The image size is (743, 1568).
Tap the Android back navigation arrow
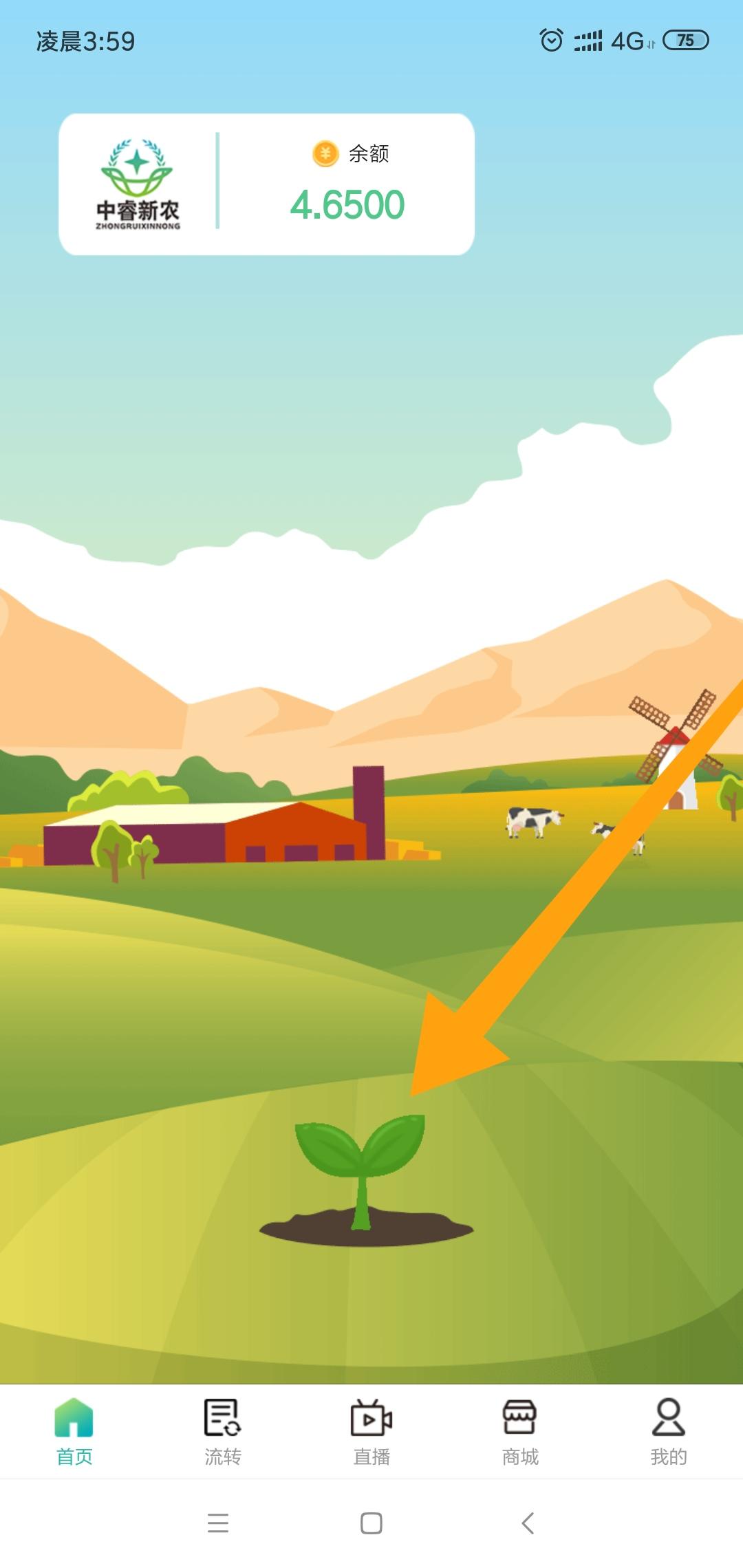tap(528, 1523)
